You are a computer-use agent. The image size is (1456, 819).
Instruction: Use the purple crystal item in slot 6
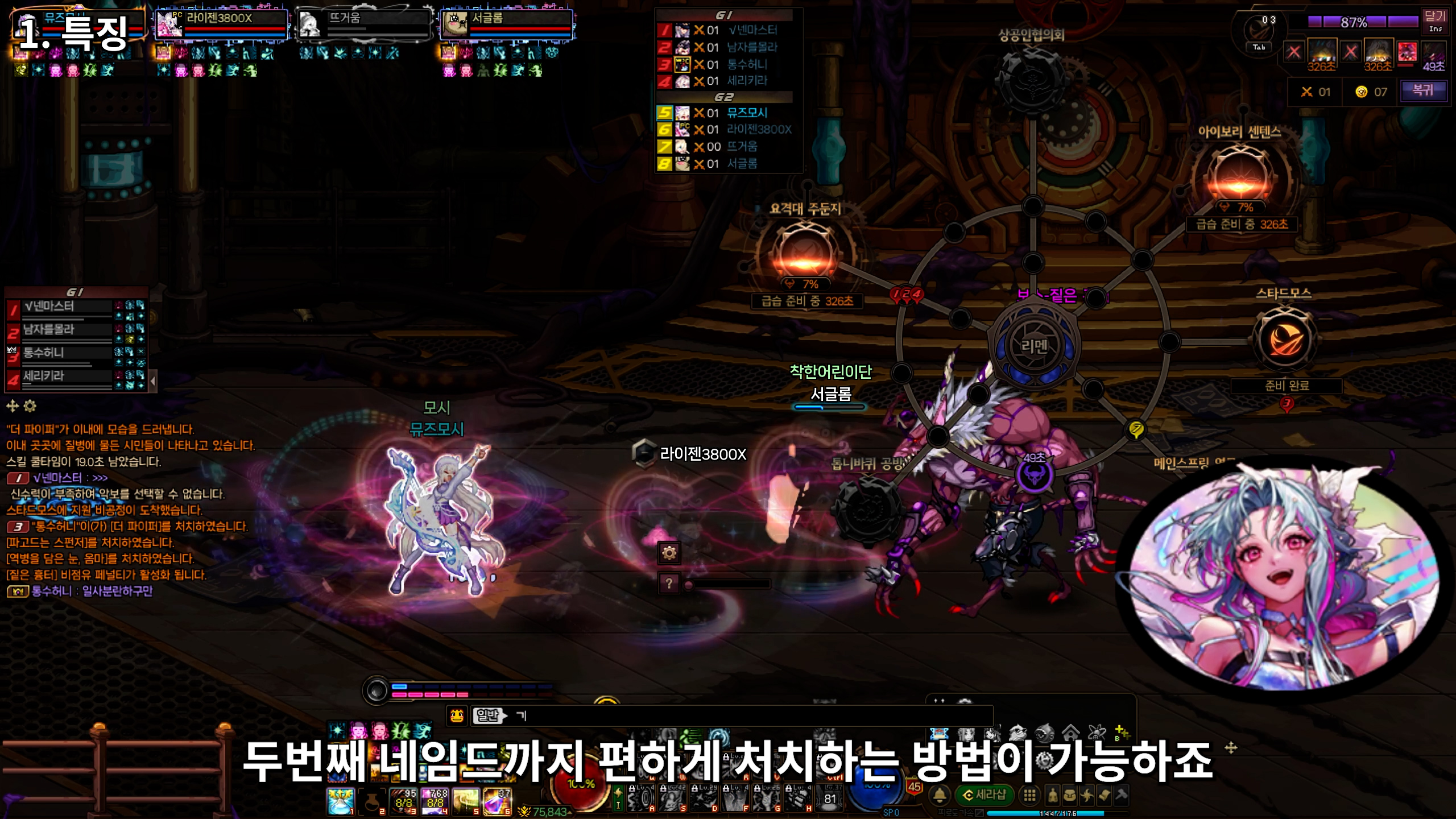(496, 802)
